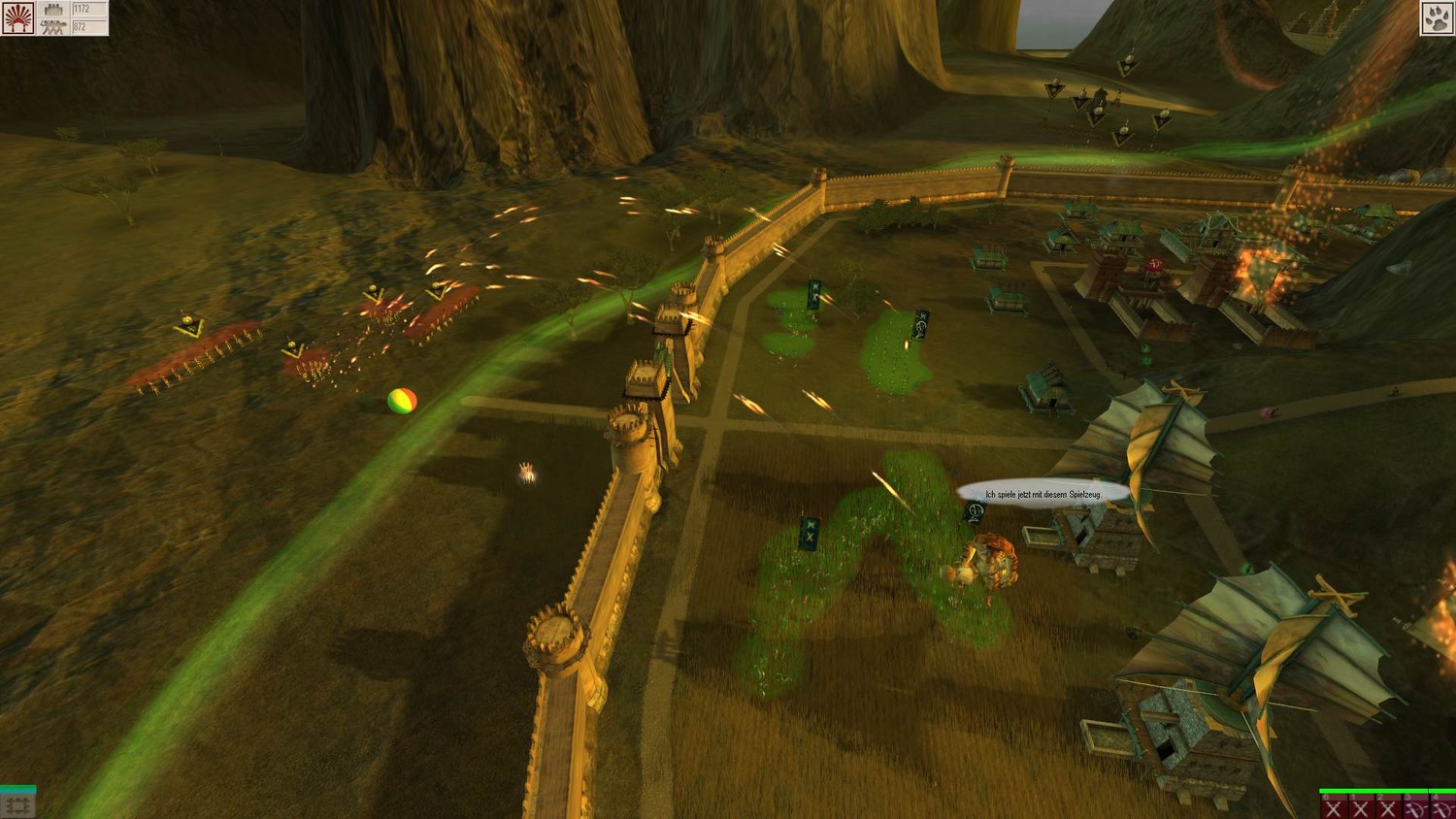Pick archer unit group 4
The width and height of the screenshot is (1456, 819).
click(x=1442, y=808)
